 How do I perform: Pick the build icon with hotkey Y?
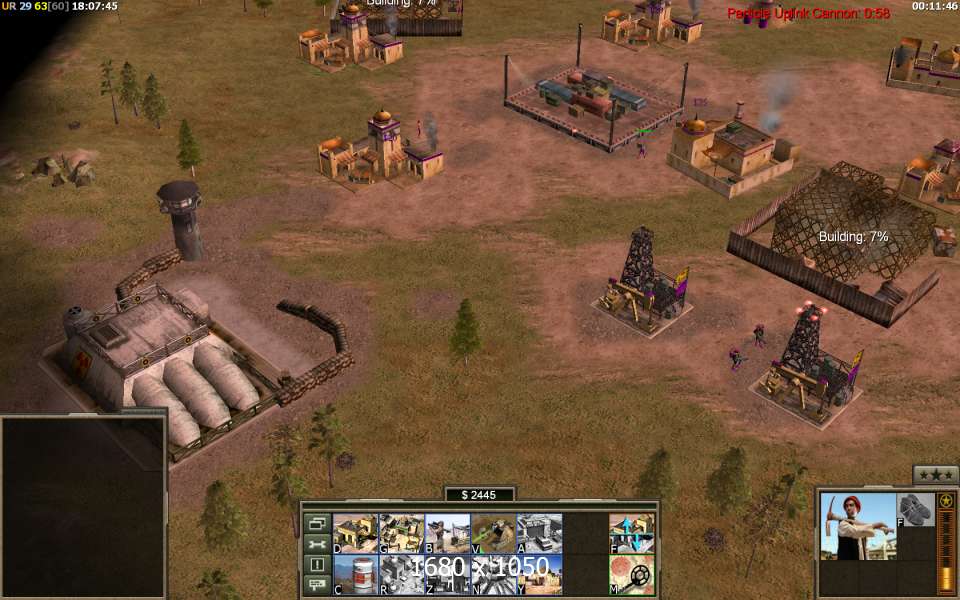click(x=539, y=574)
